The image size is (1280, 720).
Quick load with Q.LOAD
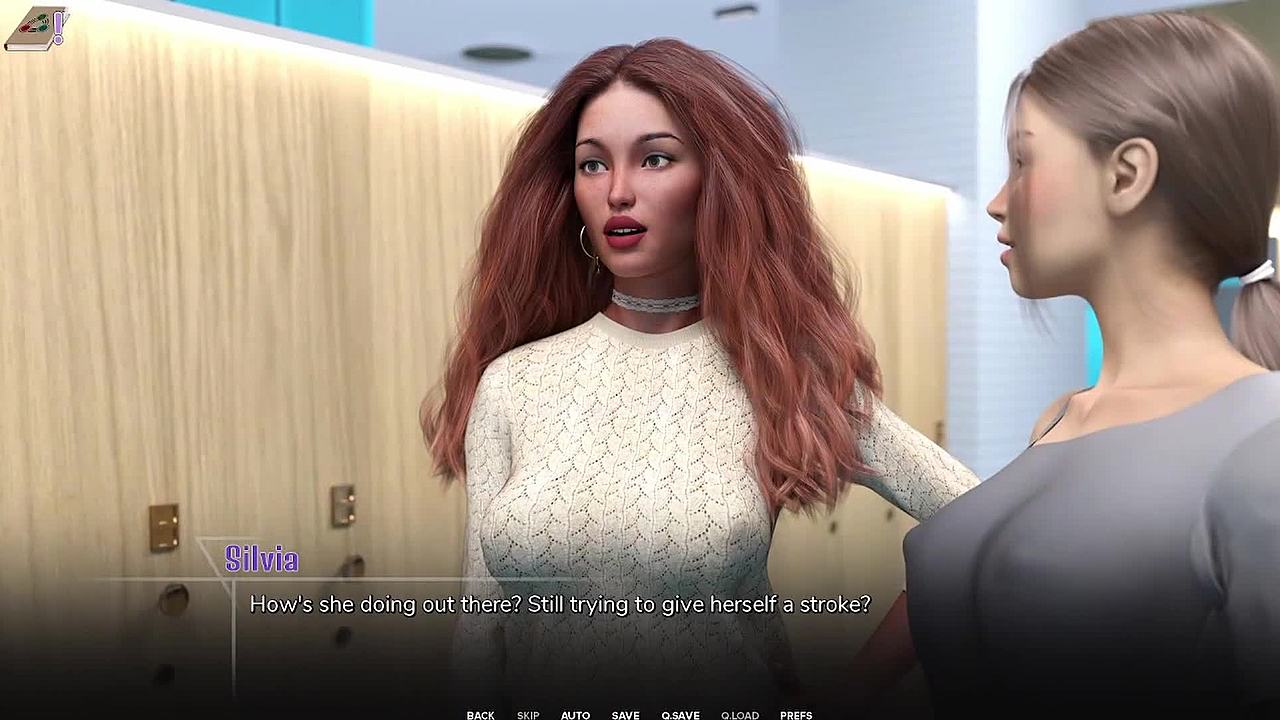[x=740, y=715]
